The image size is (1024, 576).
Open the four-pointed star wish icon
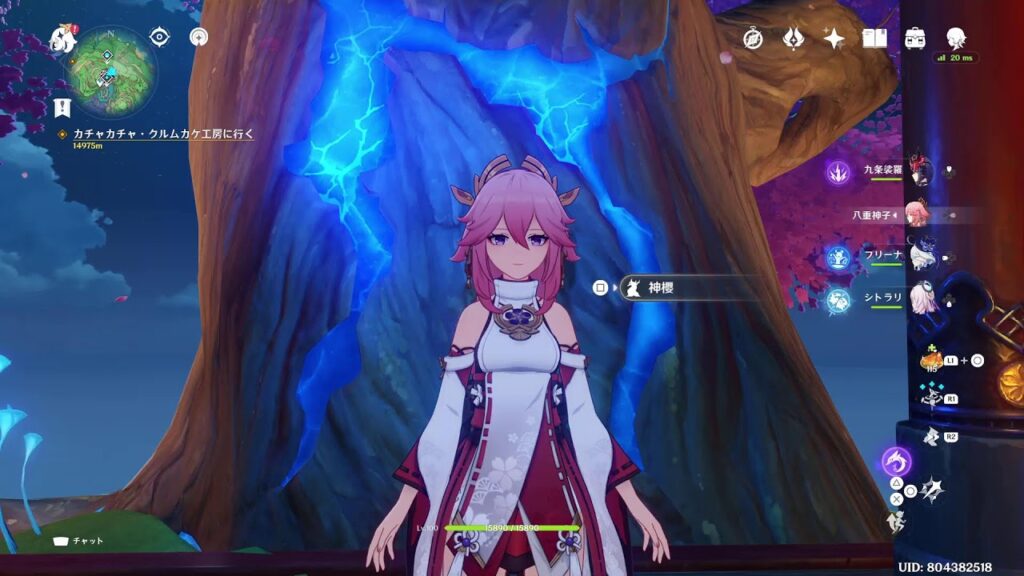click(834, 38)
